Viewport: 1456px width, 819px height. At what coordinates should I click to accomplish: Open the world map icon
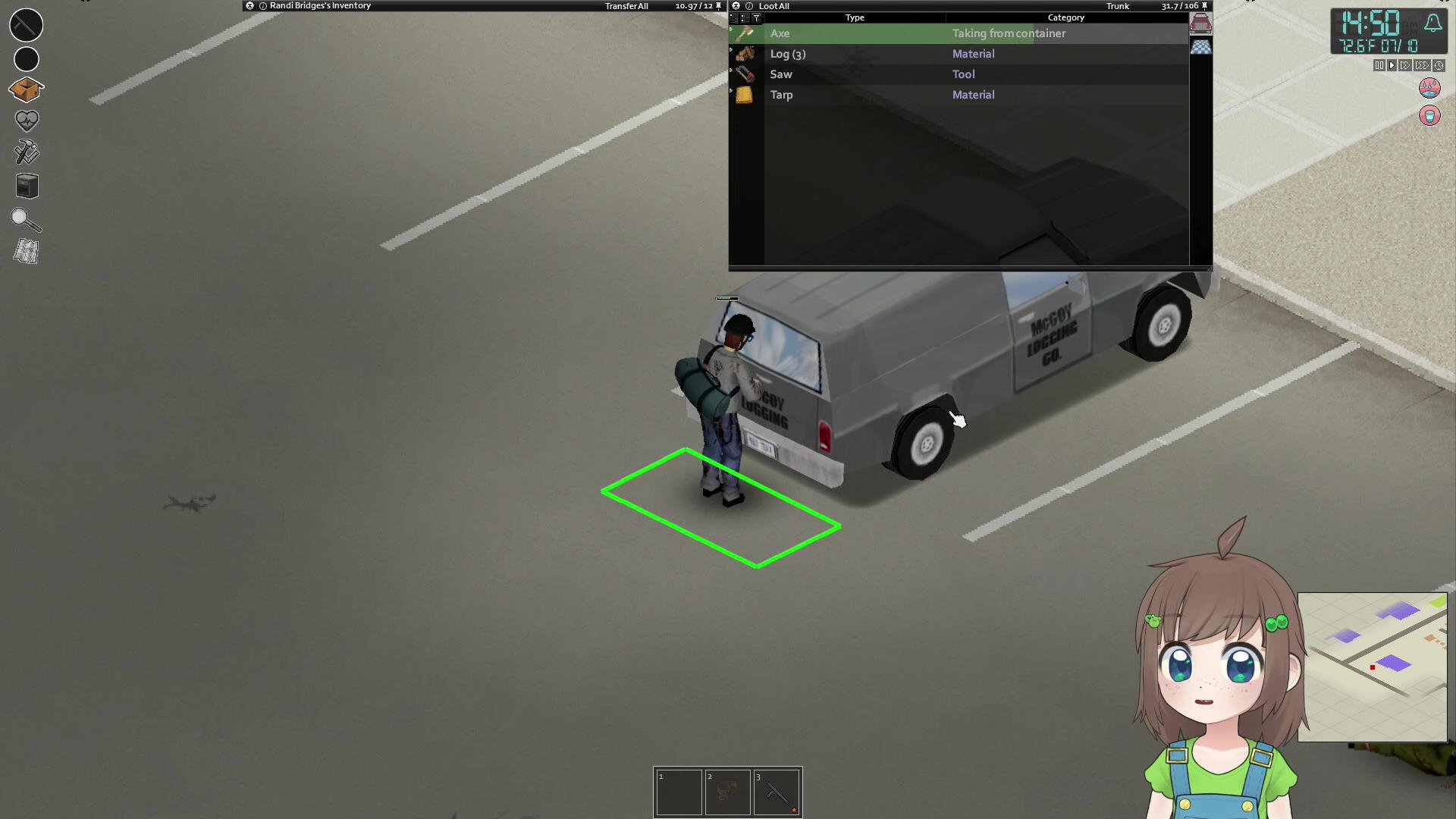(26, 252)
